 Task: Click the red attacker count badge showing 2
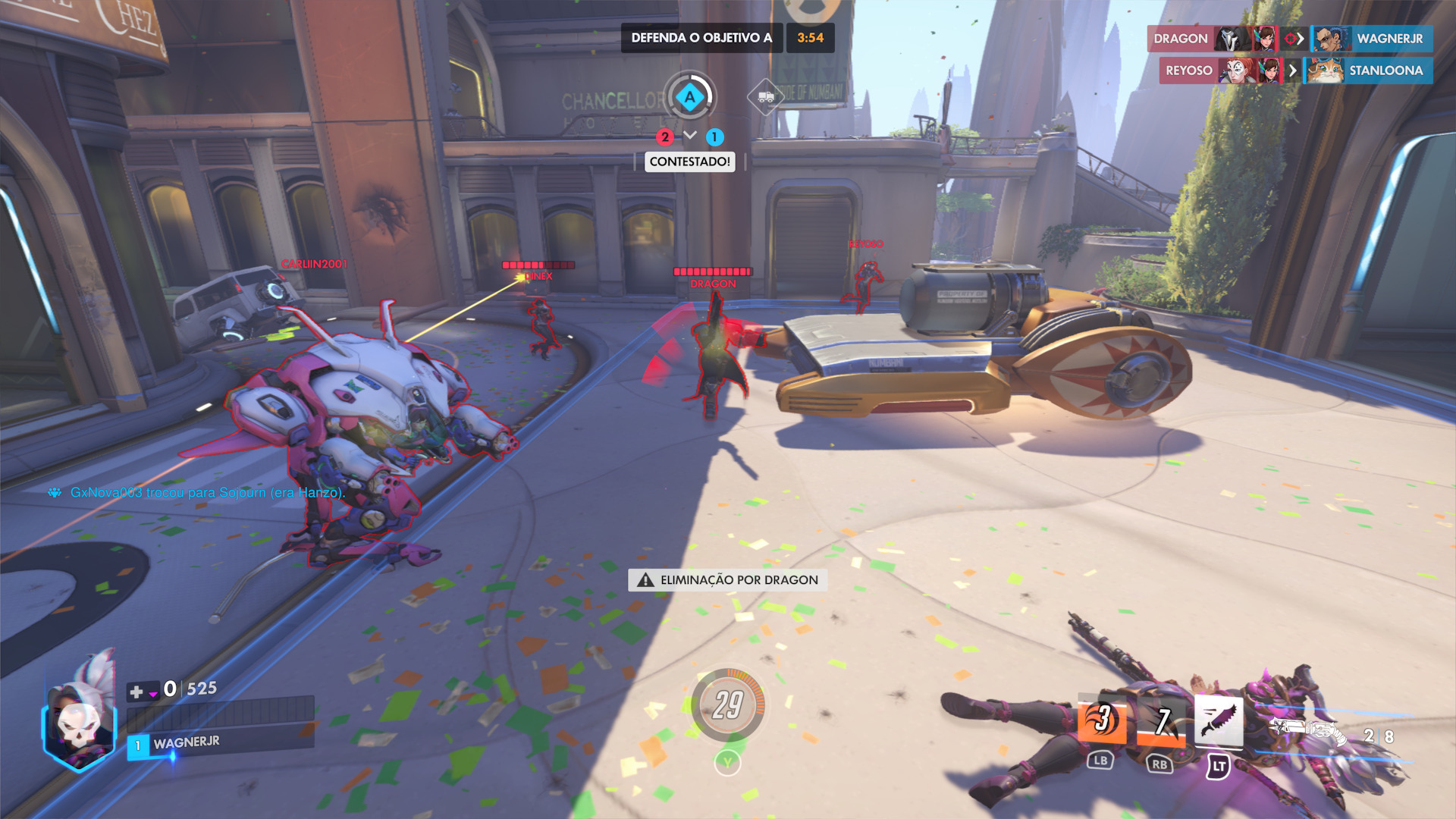[x=665, y=137]
